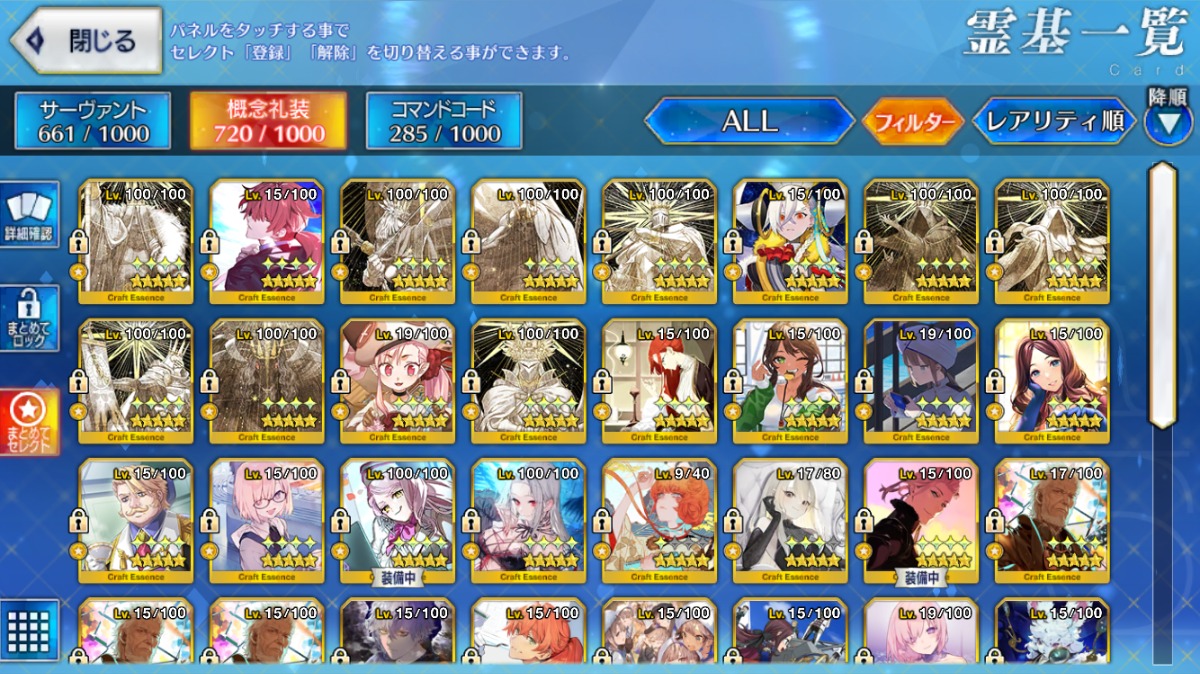Choose the mustached gentleman craft essence card
The width and height of the screenshot is (1200, 674).
click(136, 520)
